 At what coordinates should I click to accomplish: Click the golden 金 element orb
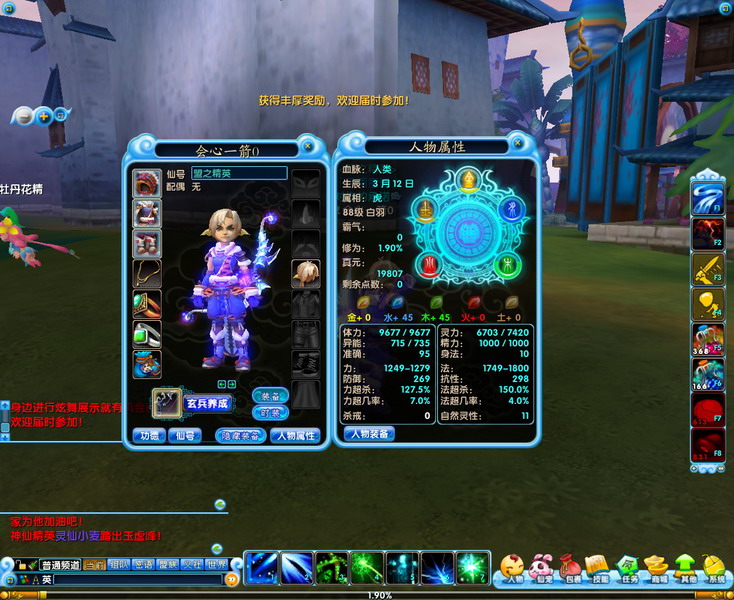(x=468, y=180)
